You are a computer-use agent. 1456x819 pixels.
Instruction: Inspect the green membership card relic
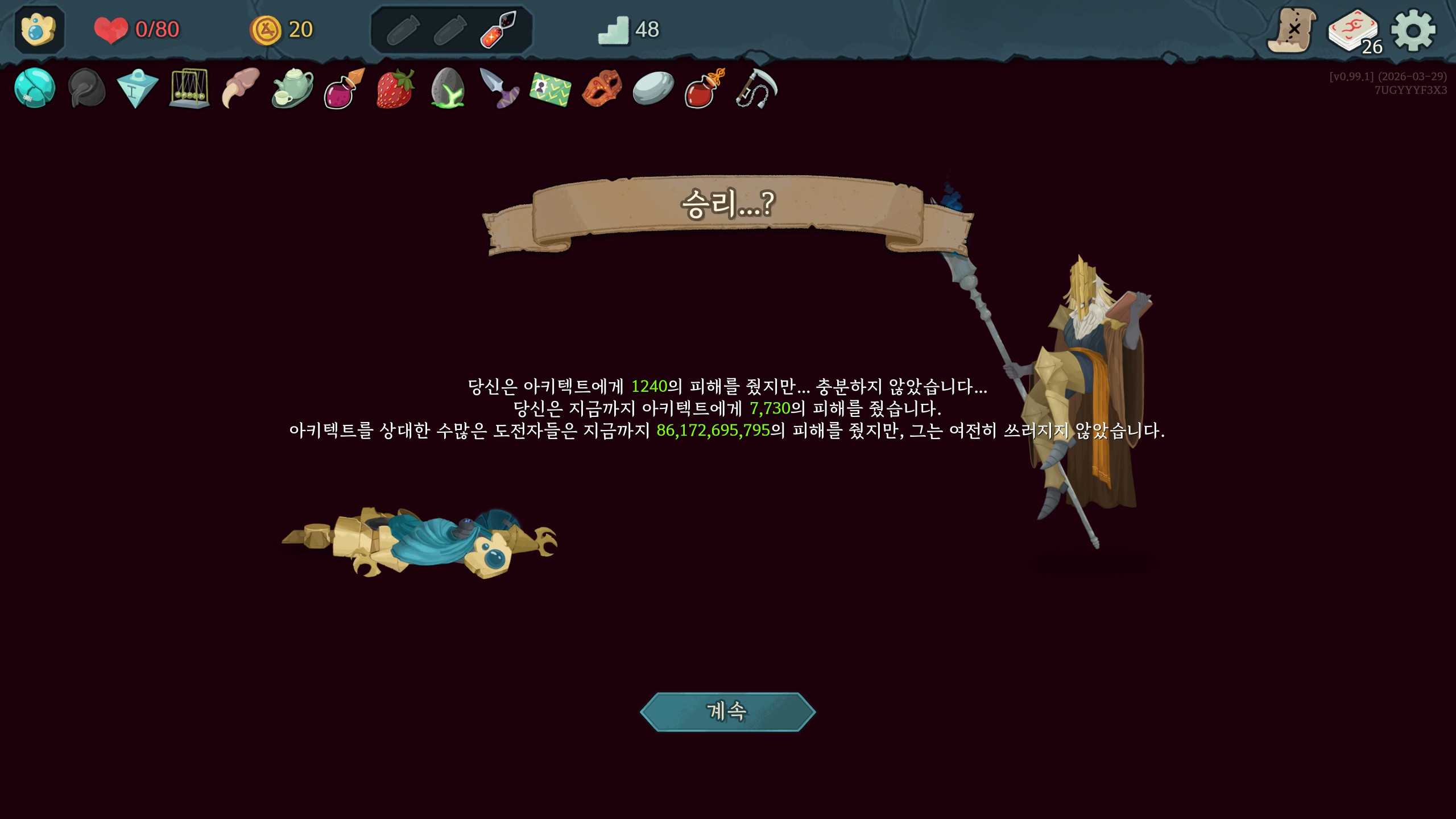click(550, 89)
